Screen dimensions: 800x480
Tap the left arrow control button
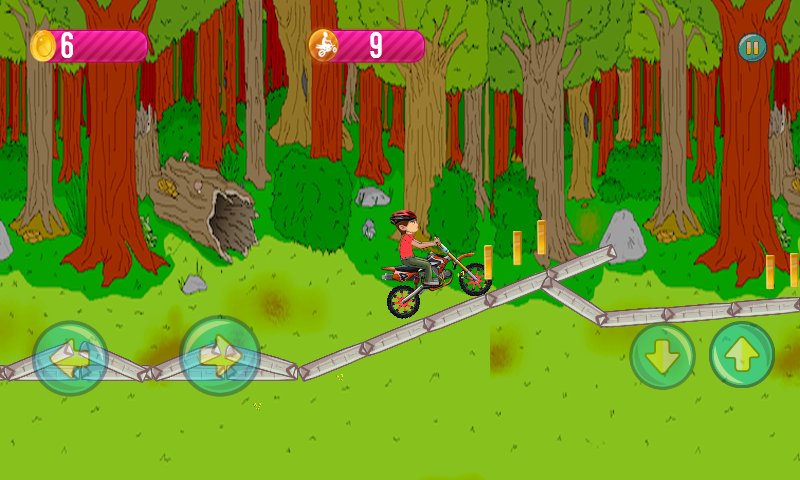(70, 357)
